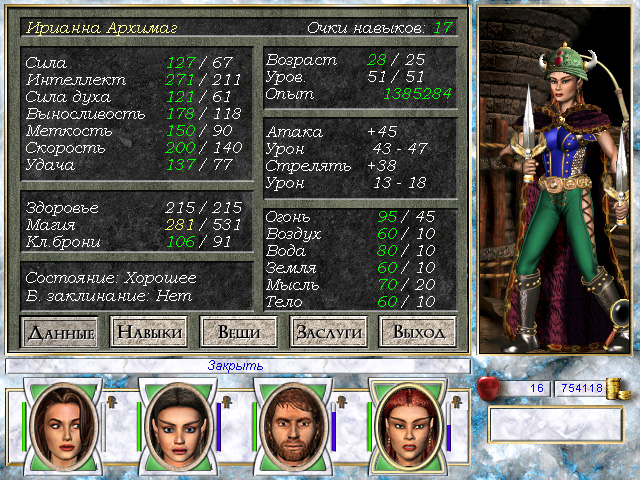The image size is (640, 480).
Task: Open the Заслуги awards tab
Action: [x=328, y=331]
